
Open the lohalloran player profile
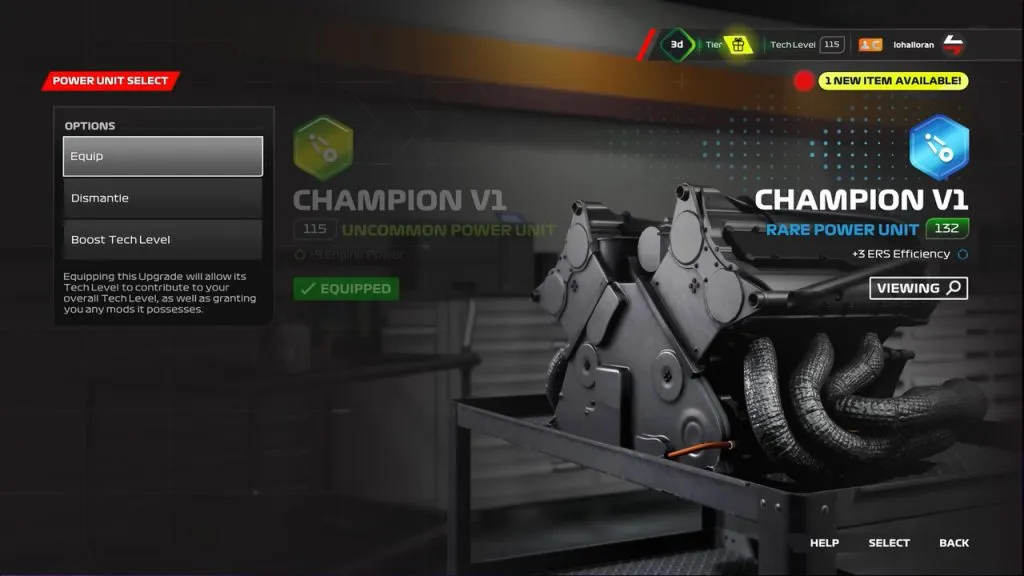(x=912, y=45)
